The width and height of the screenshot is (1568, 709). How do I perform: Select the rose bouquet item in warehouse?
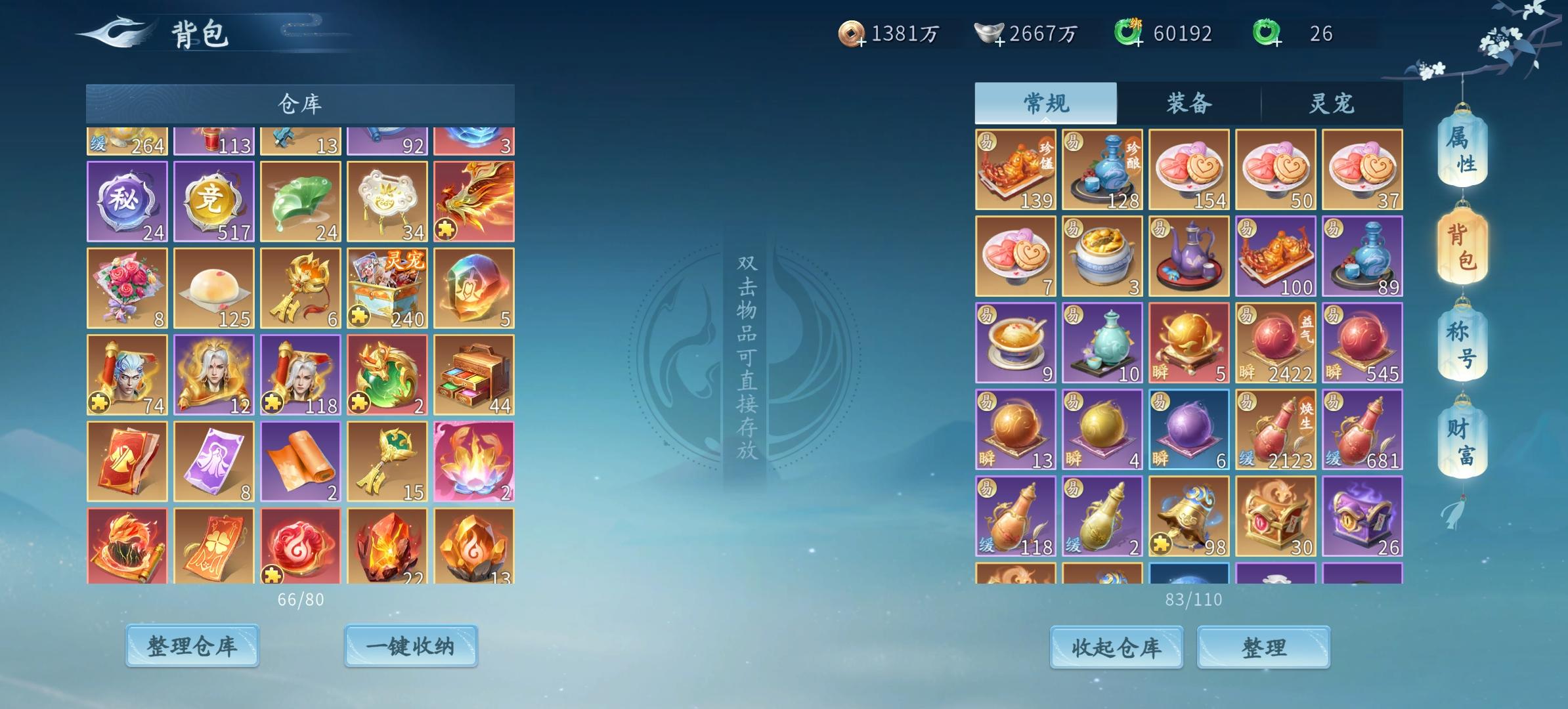[x=127, y=287]
